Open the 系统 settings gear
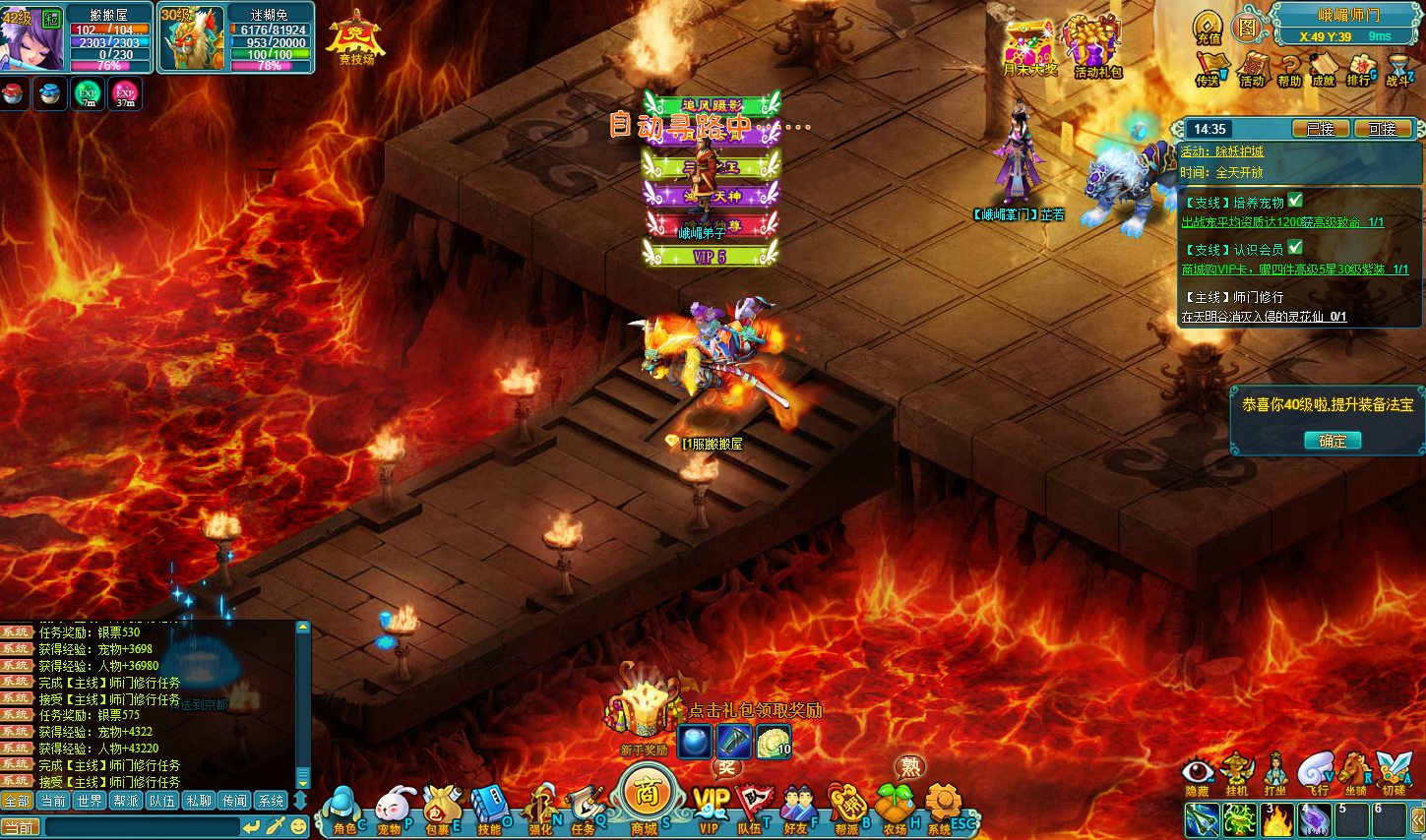1426x840 pixels. click(942, 809)
